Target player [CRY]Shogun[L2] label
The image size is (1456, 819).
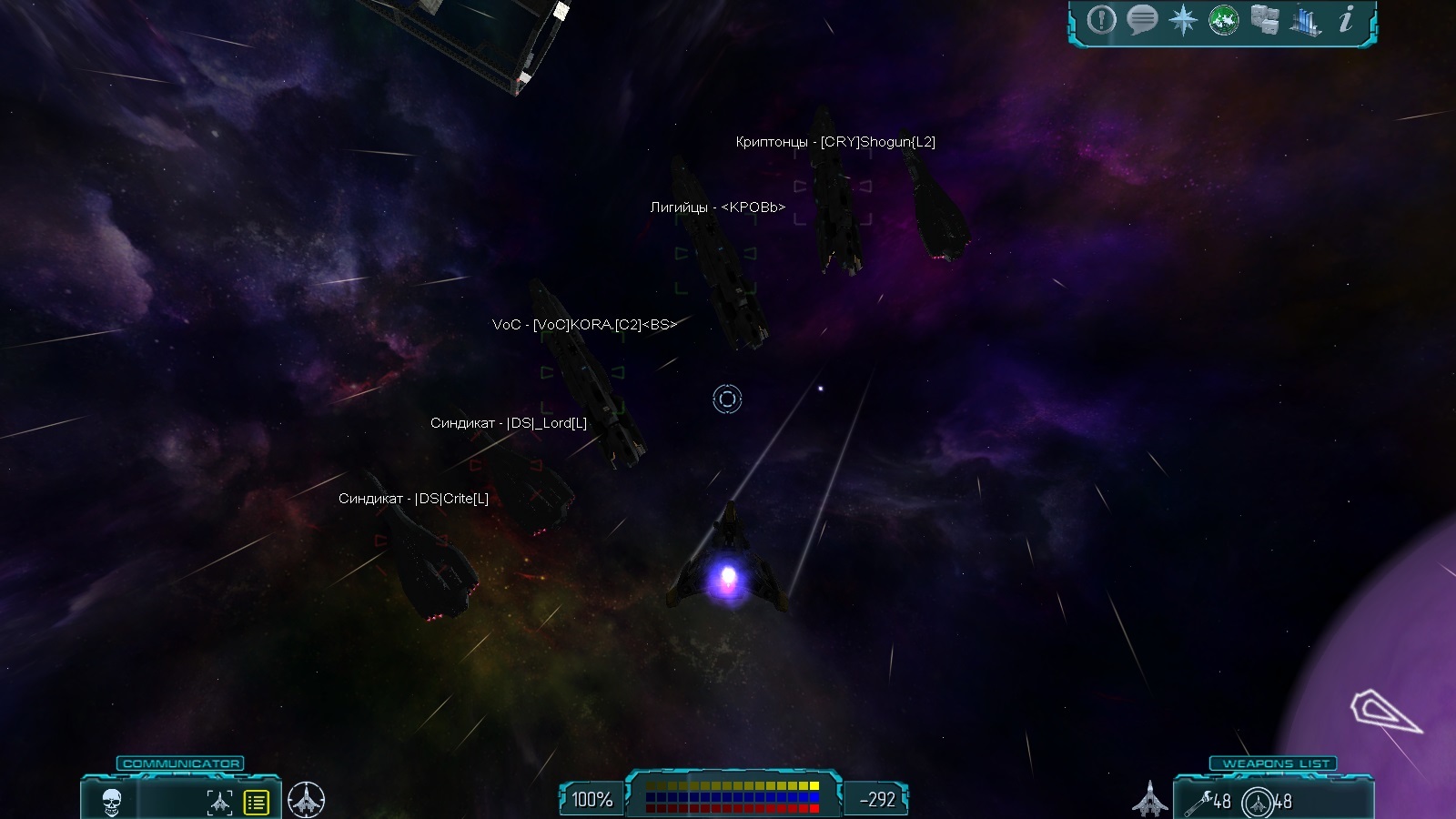(835, 142)
